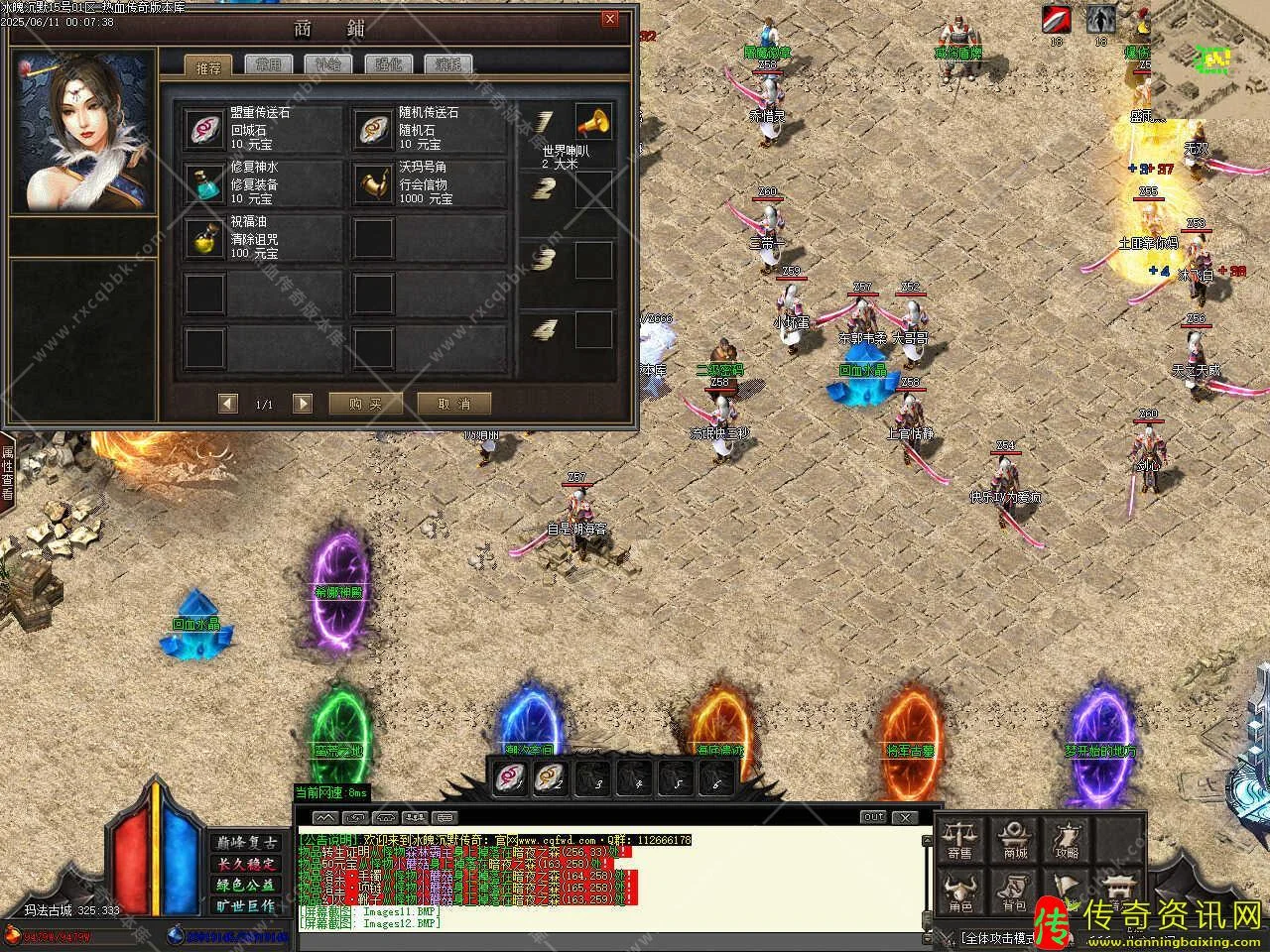Select the 沃玛号角 horn item
This screenshot has height=952, width=1270.
tap(374, 182)
